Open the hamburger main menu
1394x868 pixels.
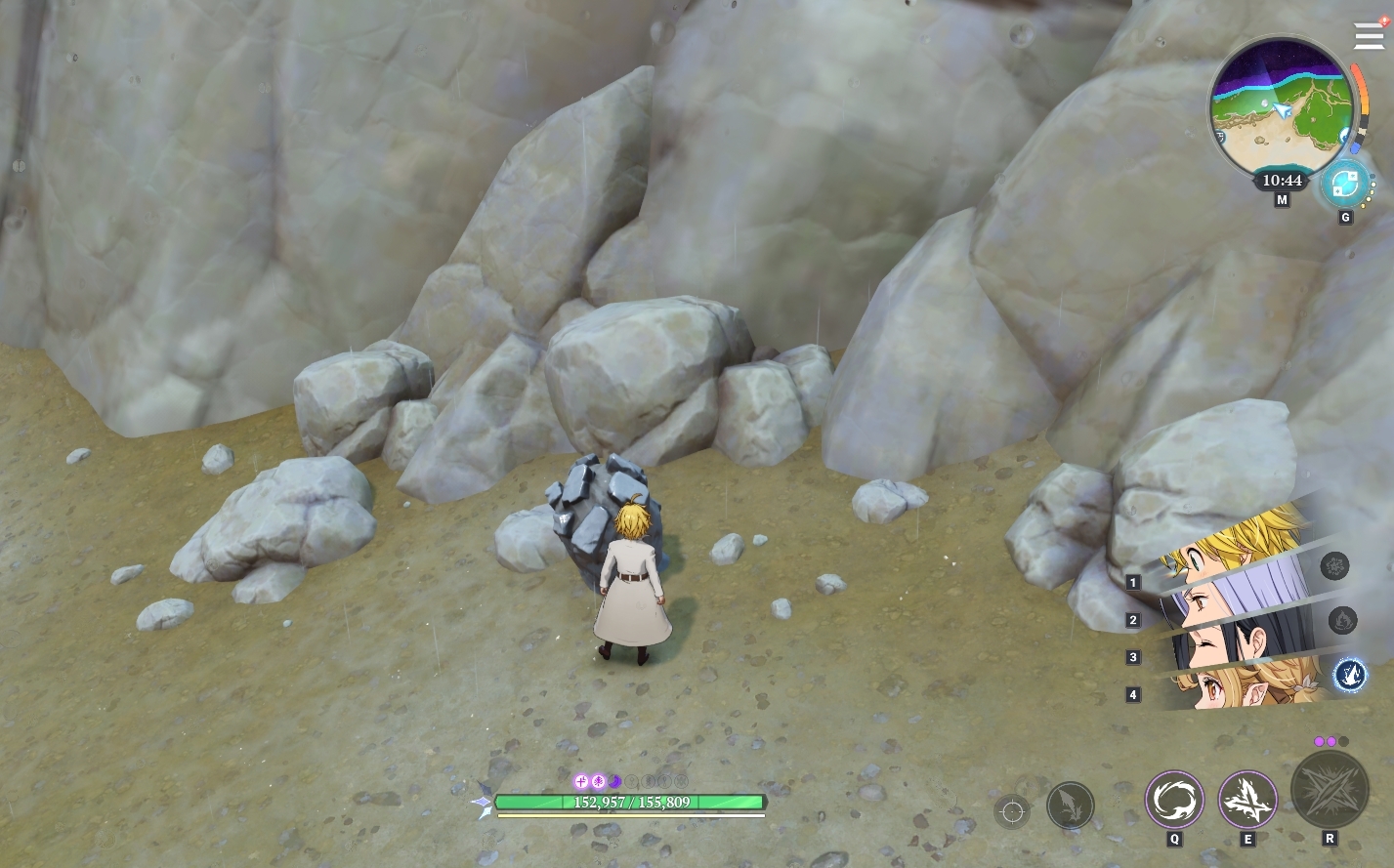pyautogui.click(x=1369, y=37)
